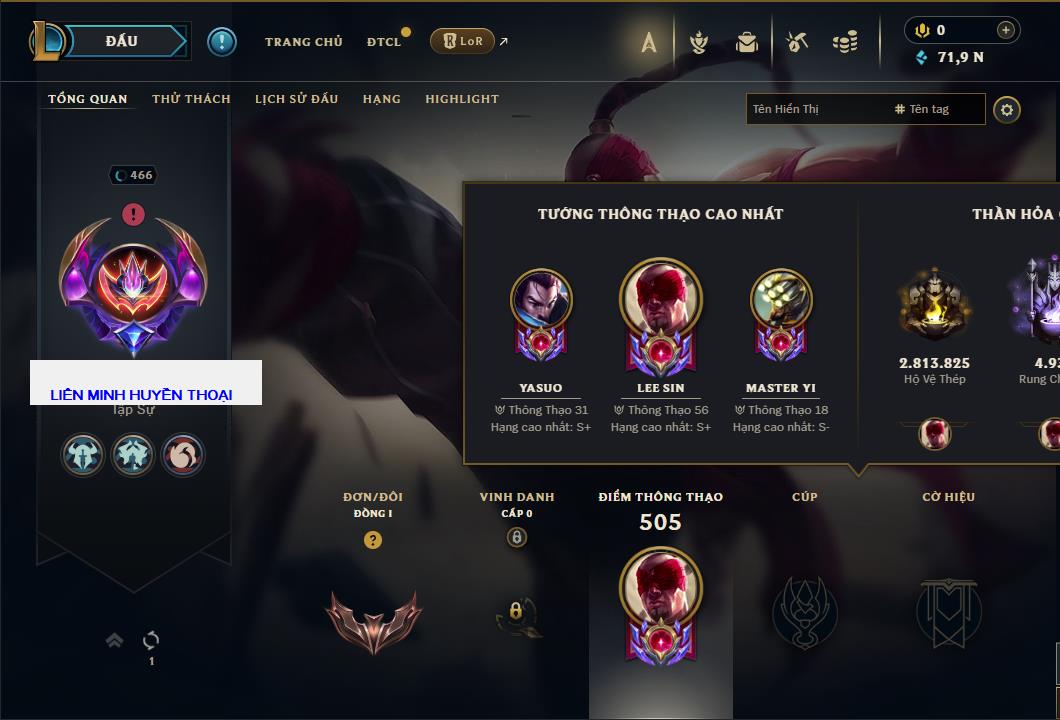
Task: Open the LỊCH SỬ ĐẤU tab
Action: pyautogui.click(x=296, y=99)
